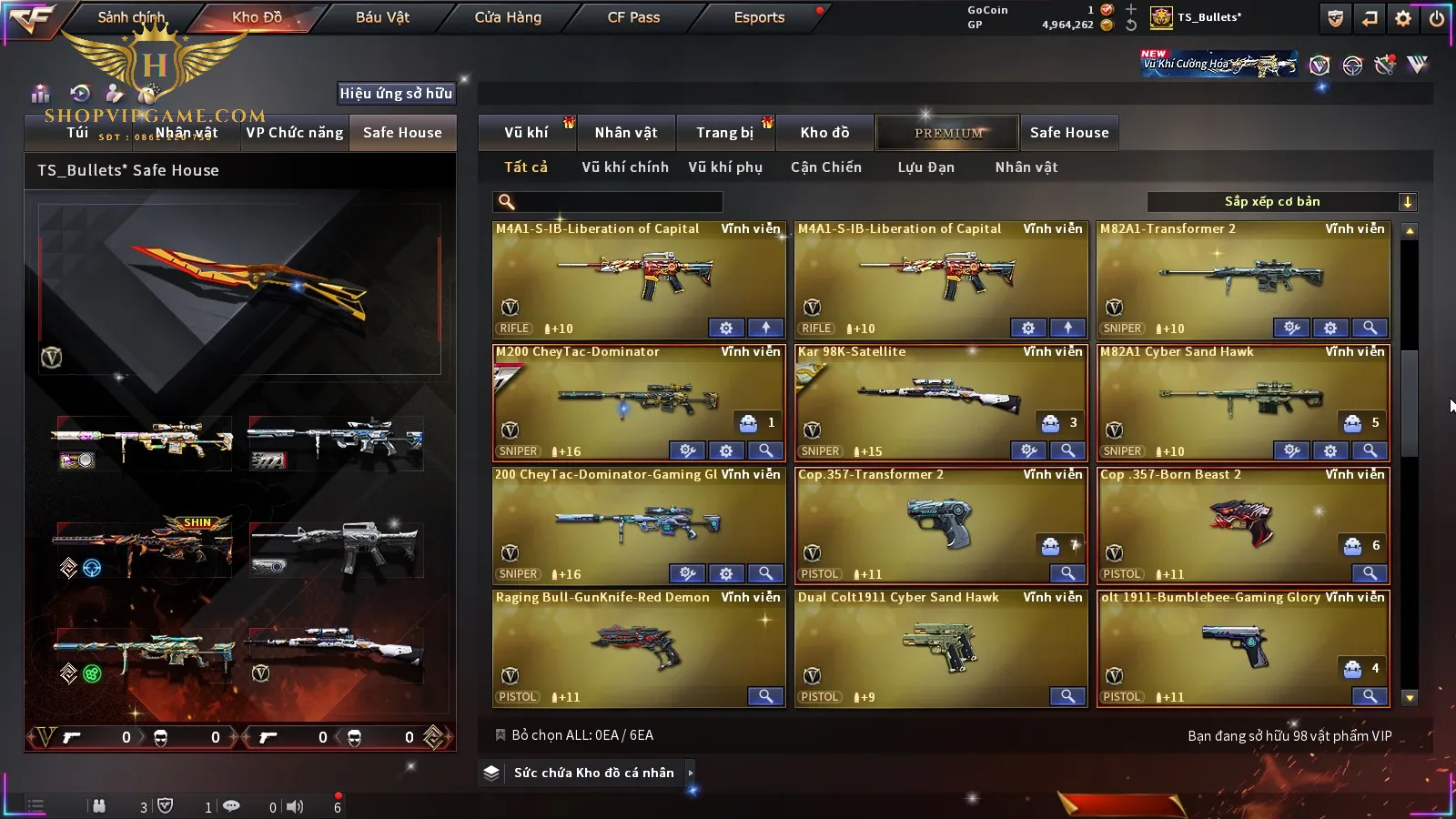Filter by Vũ khí chính

(624, 167)
